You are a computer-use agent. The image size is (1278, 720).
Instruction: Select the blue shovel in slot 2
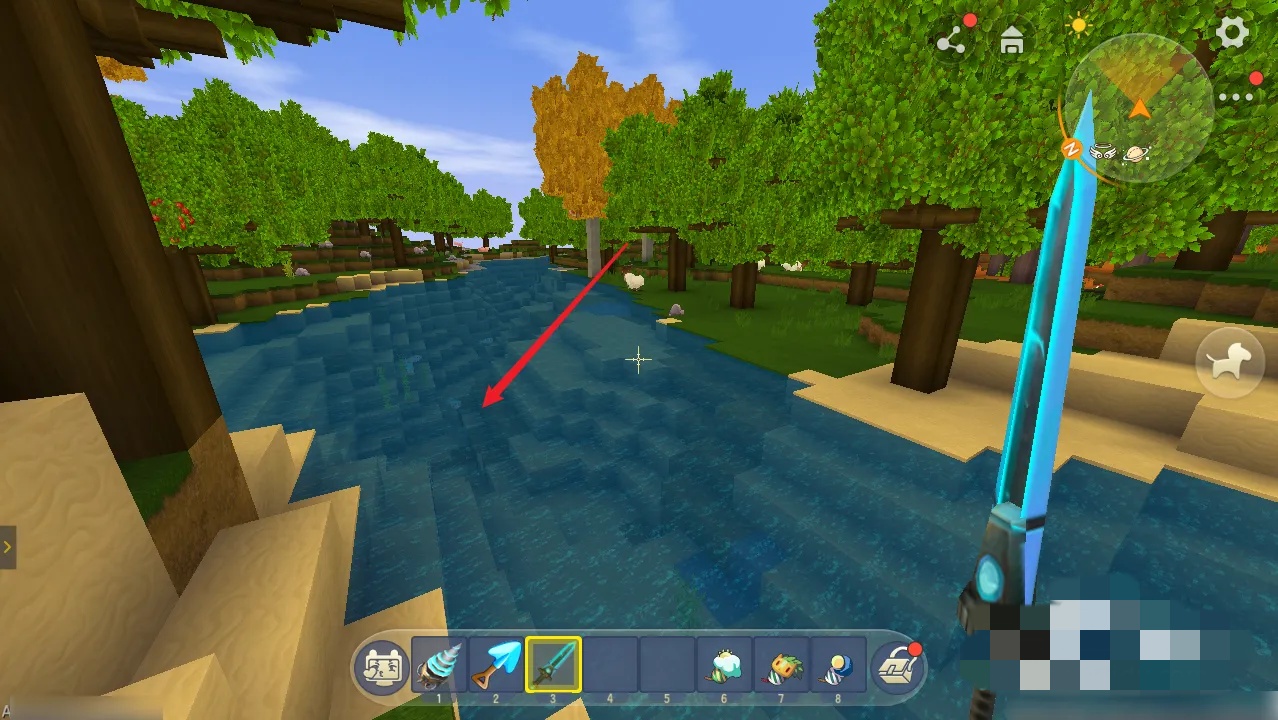pyautogui.click(x=496, y=665)
